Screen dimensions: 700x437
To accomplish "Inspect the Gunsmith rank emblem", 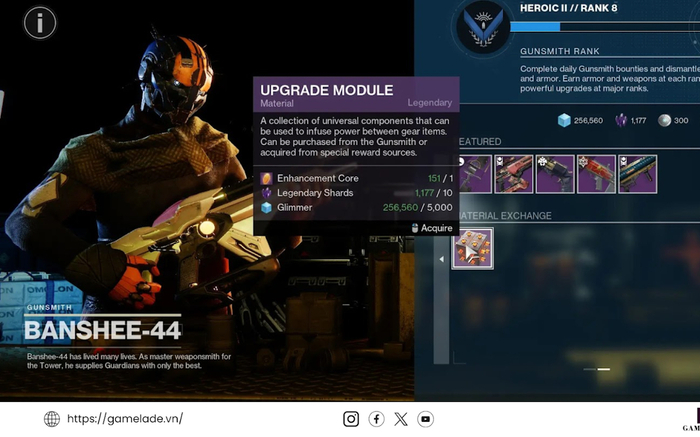I will coord(482,27).
